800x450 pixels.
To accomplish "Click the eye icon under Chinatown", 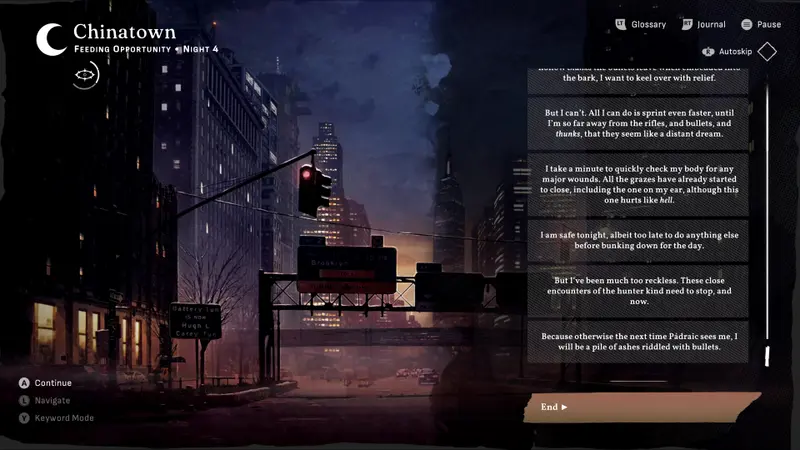I will [x=86, y=76].
